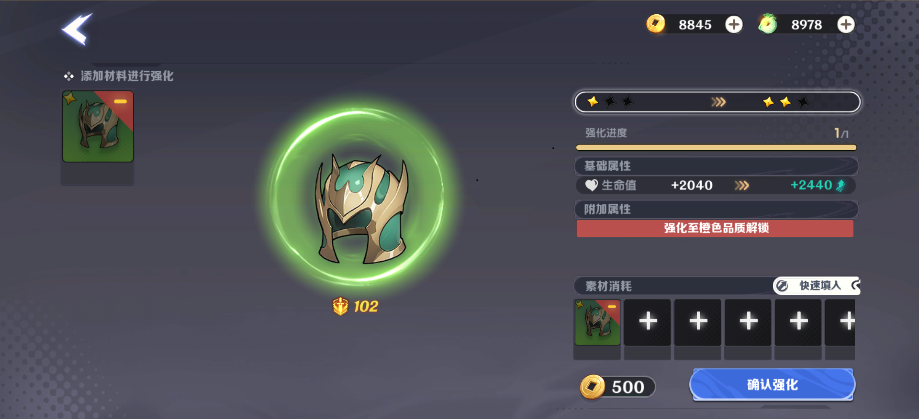
Task: Add more green gem currency
Action: click(x=846, y=24)
